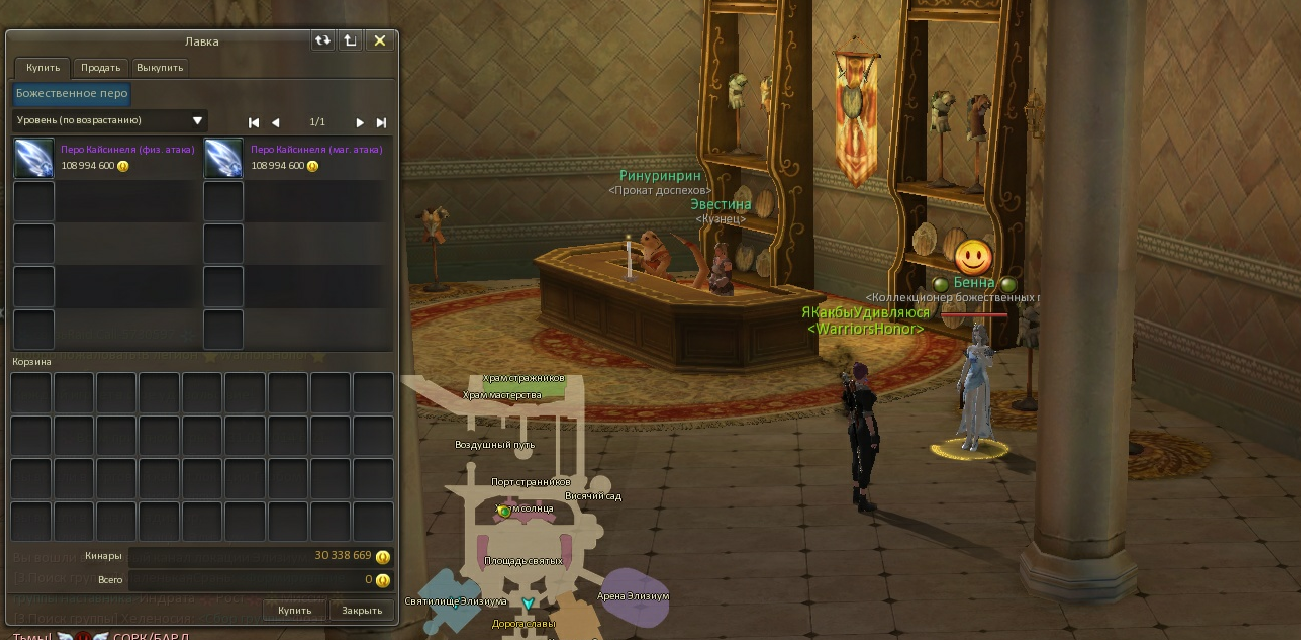This screenshot has height=640, width=1301.
Task: Select the Выкупить tab
Action: click(160, 68)
